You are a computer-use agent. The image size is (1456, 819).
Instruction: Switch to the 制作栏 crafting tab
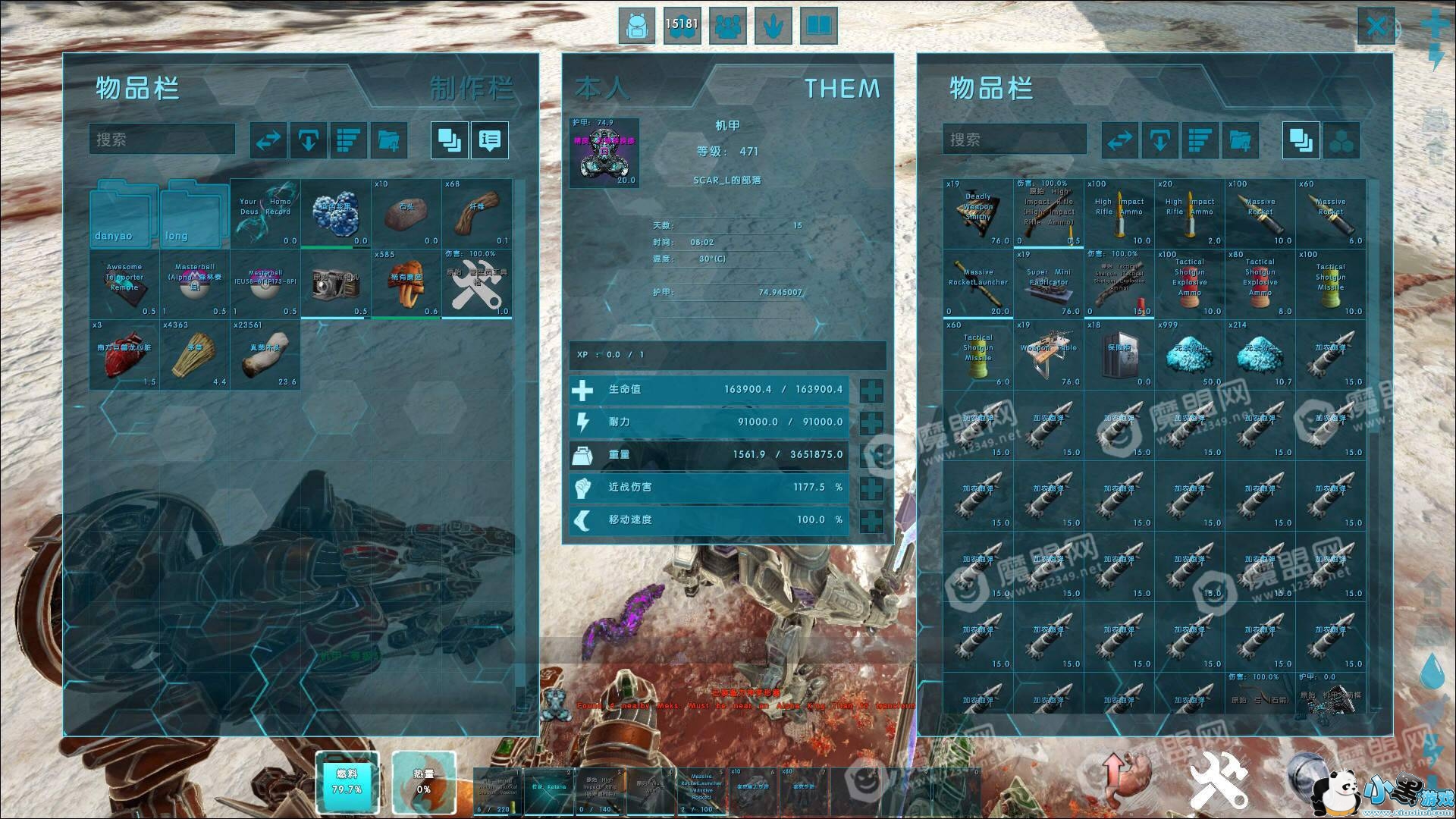471,89
